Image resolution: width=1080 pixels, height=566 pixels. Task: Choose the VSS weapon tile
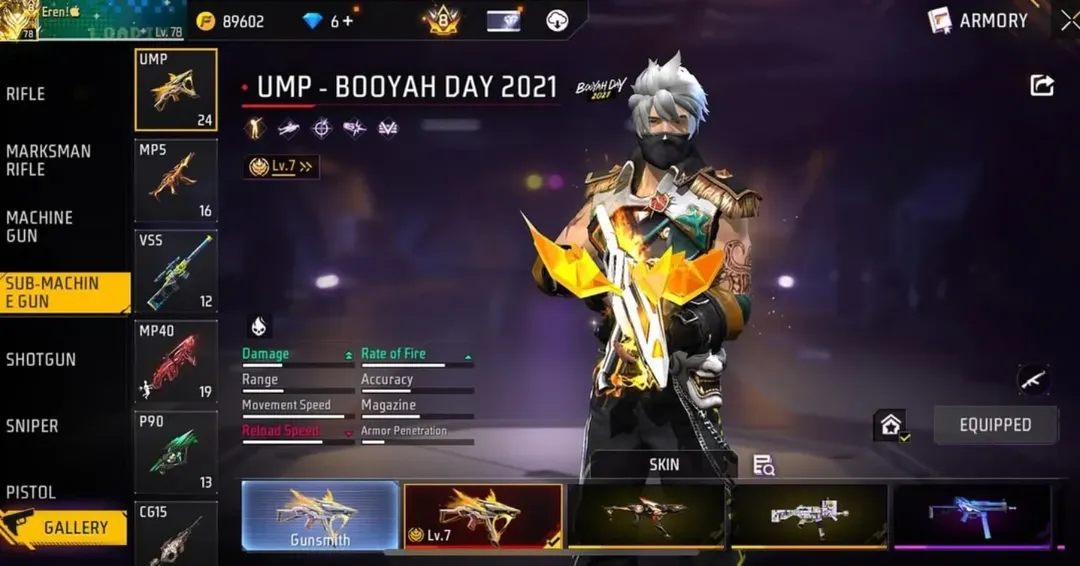[x=176, y=271]
